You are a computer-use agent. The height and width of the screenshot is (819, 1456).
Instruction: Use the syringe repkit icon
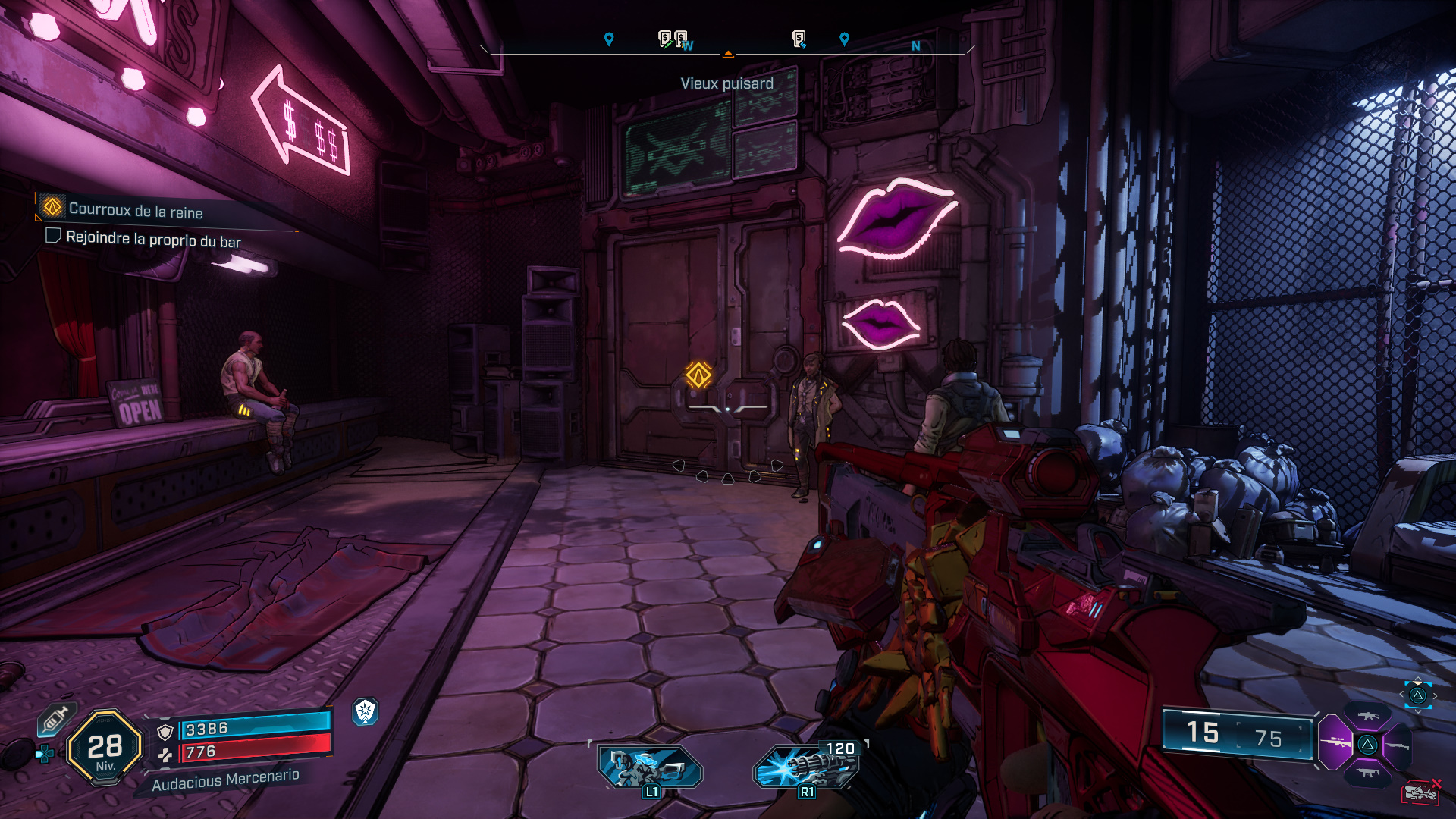55,719
